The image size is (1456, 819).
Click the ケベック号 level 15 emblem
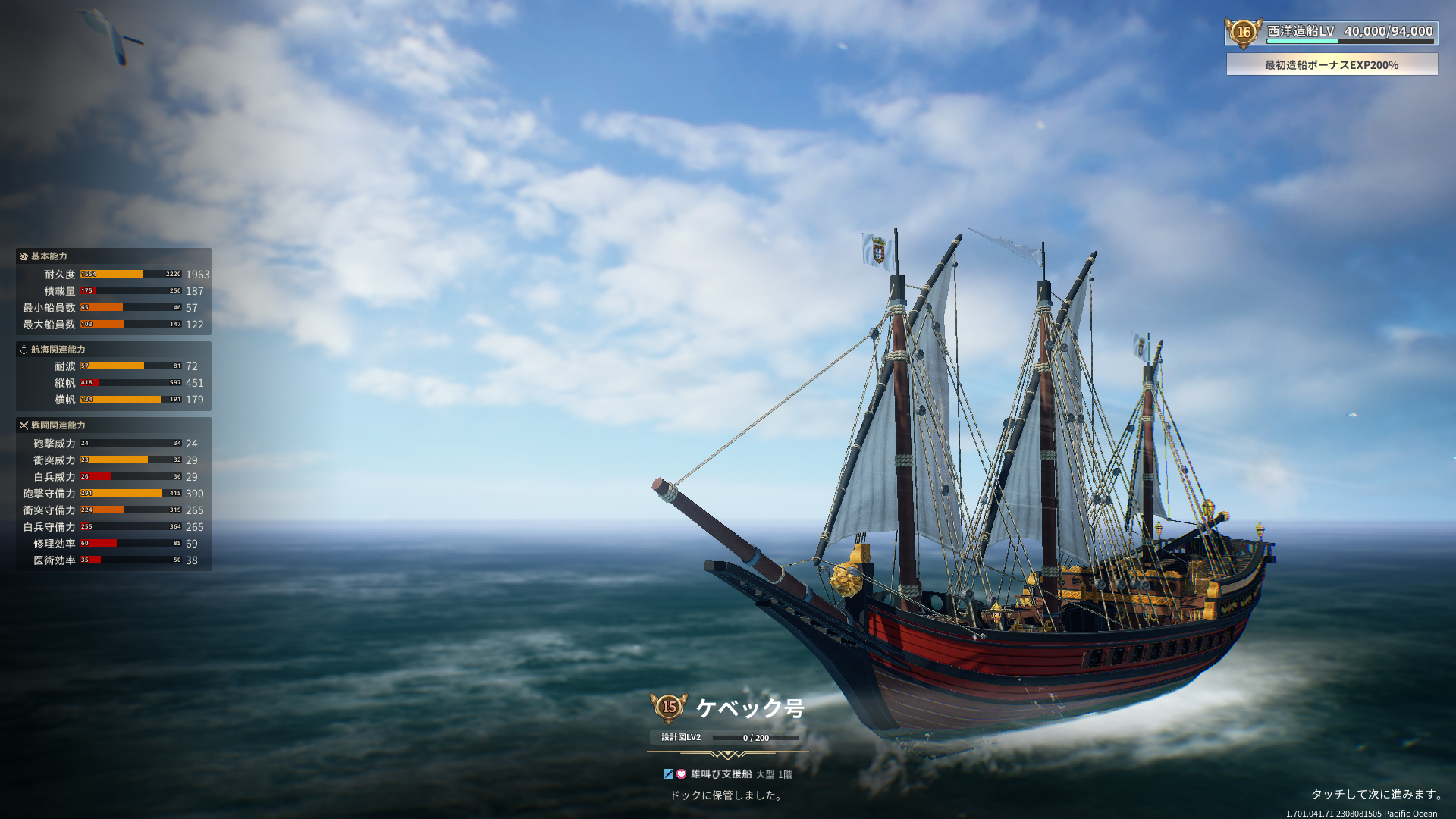click(x=669, y=708)
